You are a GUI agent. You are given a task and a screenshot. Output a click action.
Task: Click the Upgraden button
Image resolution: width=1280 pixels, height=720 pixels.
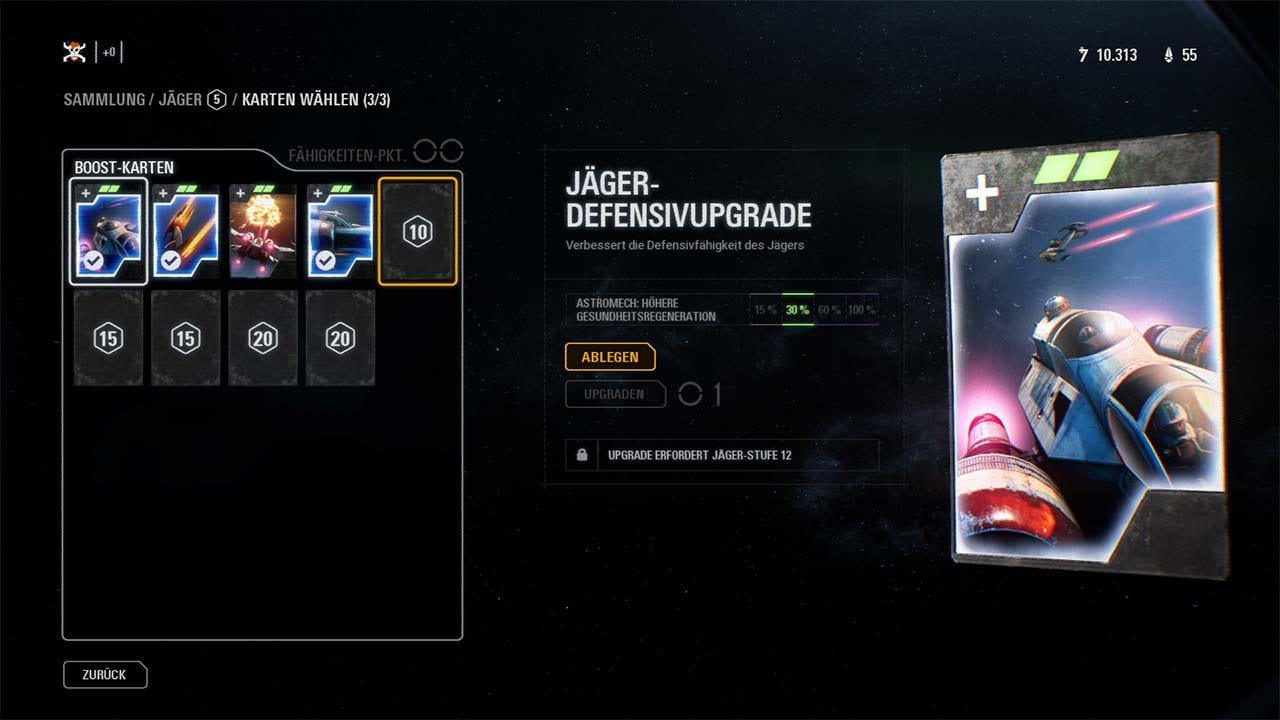click(x=614, y=394)
